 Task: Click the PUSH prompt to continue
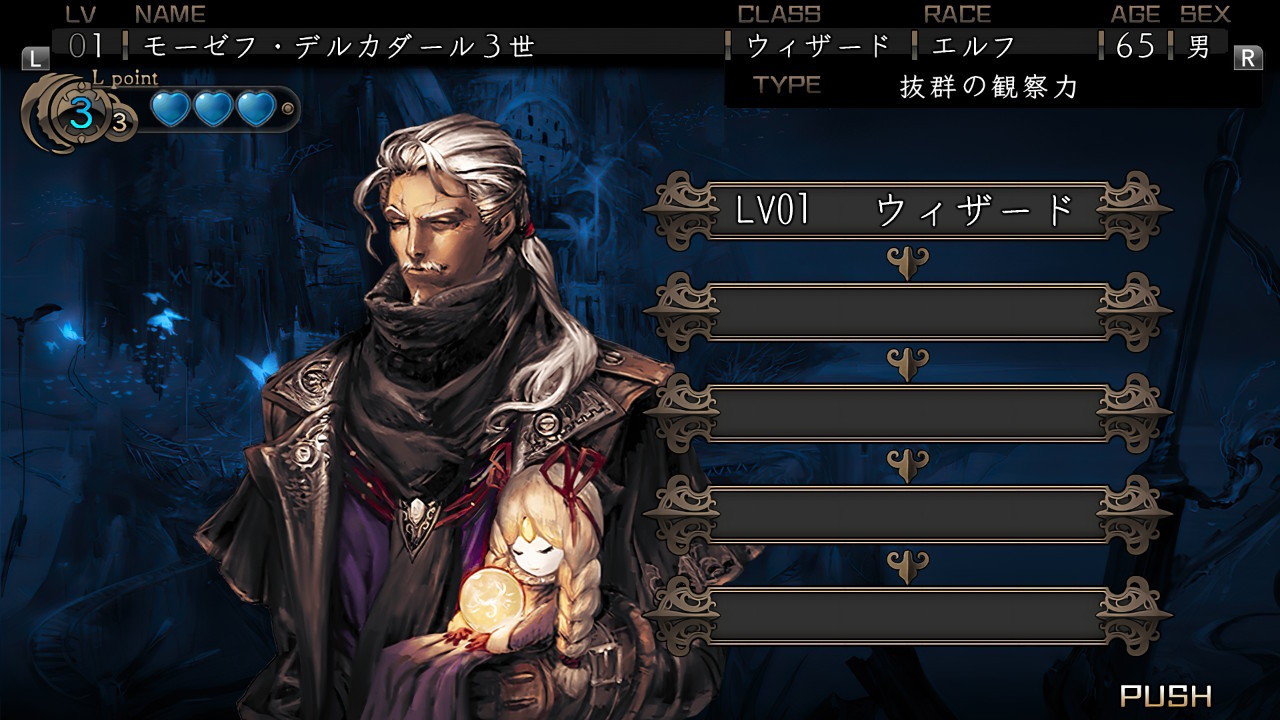tap(1165, 695)
